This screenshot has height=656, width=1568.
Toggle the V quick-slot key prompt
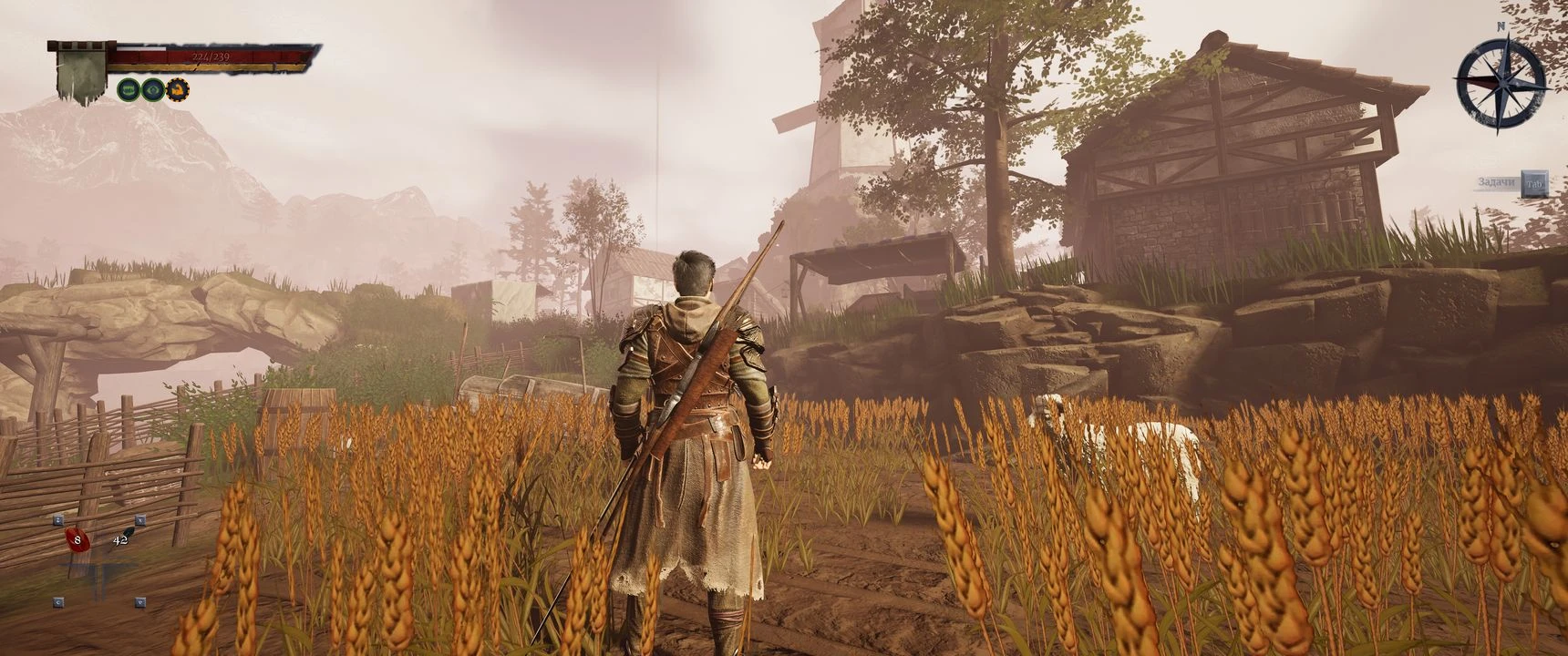[x=139, y=603]
